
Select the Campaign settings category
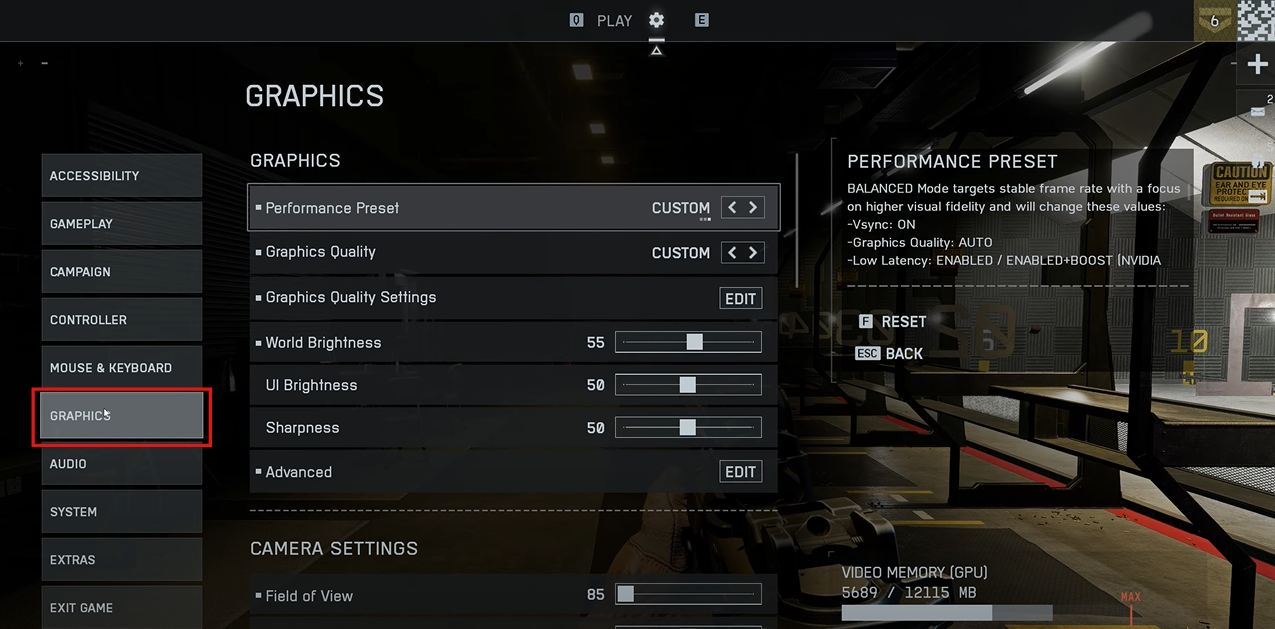(x=121, y=272)
